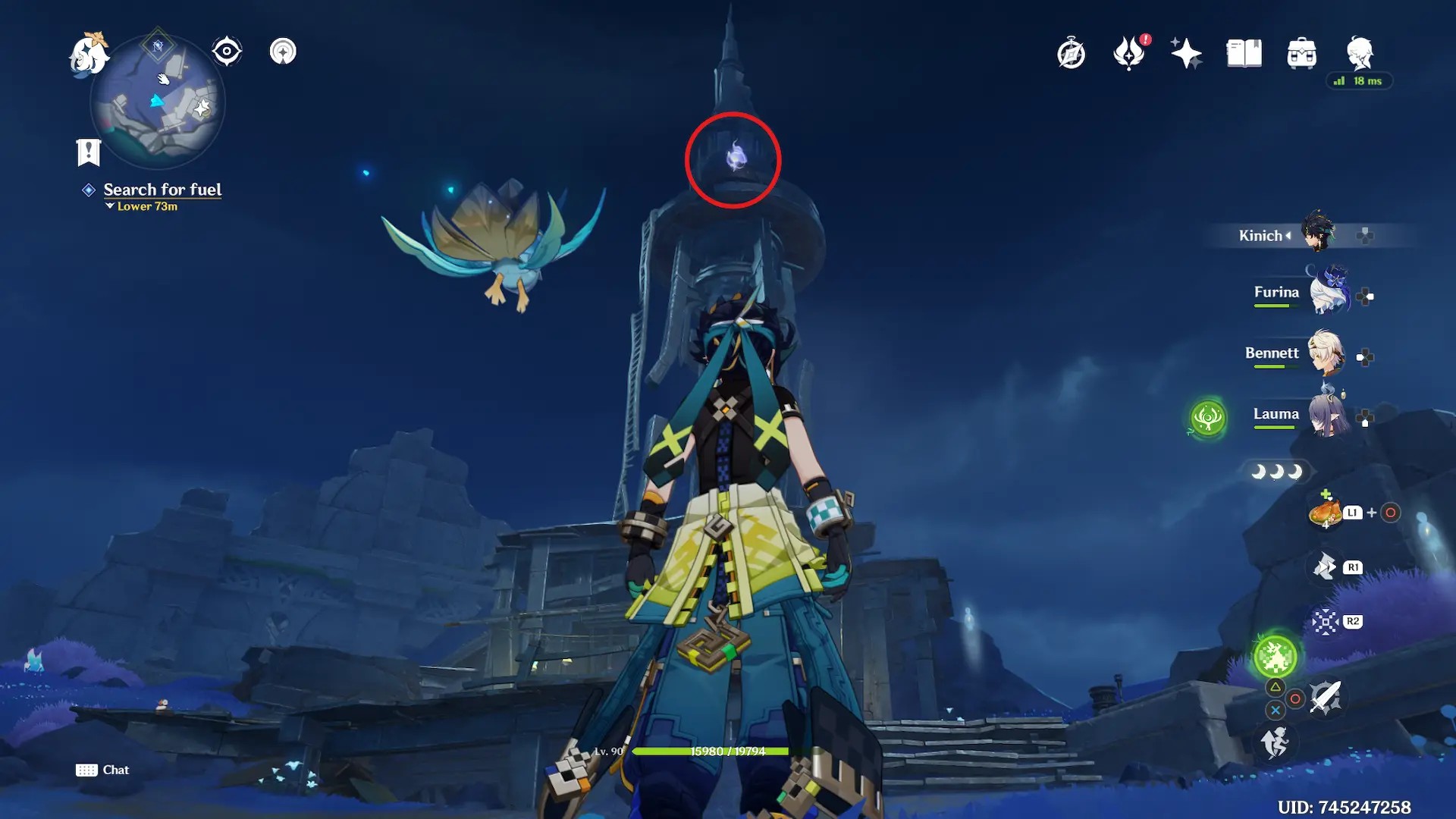Open the Adventurer Handbook book icon
Screen dimensions: 1456x819
pos(1244,54)
